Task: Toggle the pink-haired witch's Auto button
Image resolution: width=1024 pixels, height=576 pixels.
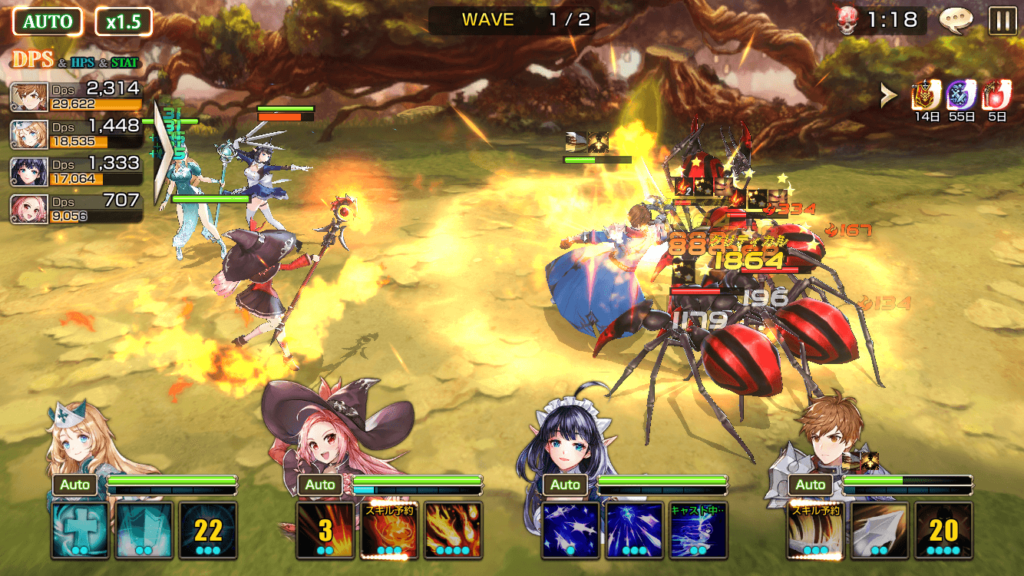Action: click(320, 485)
